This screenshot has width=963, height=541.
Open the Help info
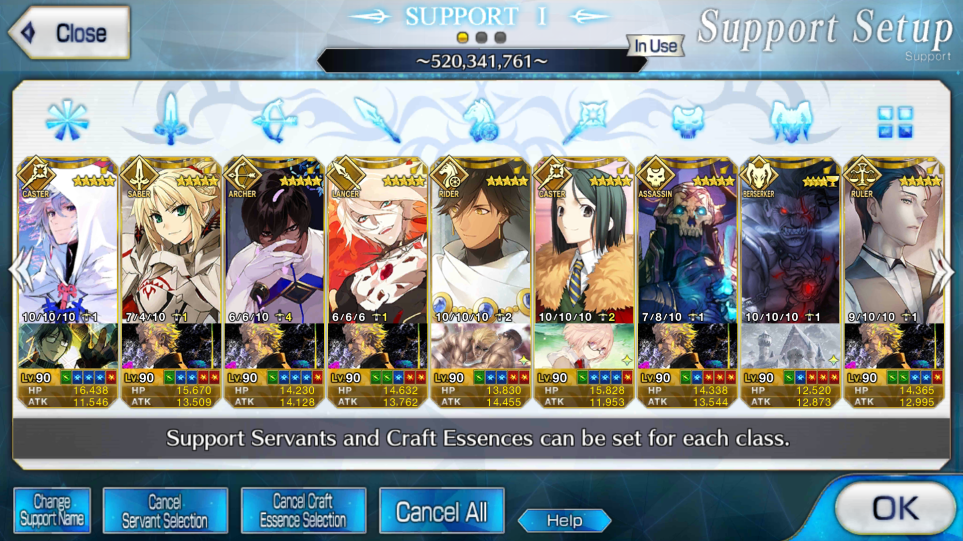click(x=564, y=520)
